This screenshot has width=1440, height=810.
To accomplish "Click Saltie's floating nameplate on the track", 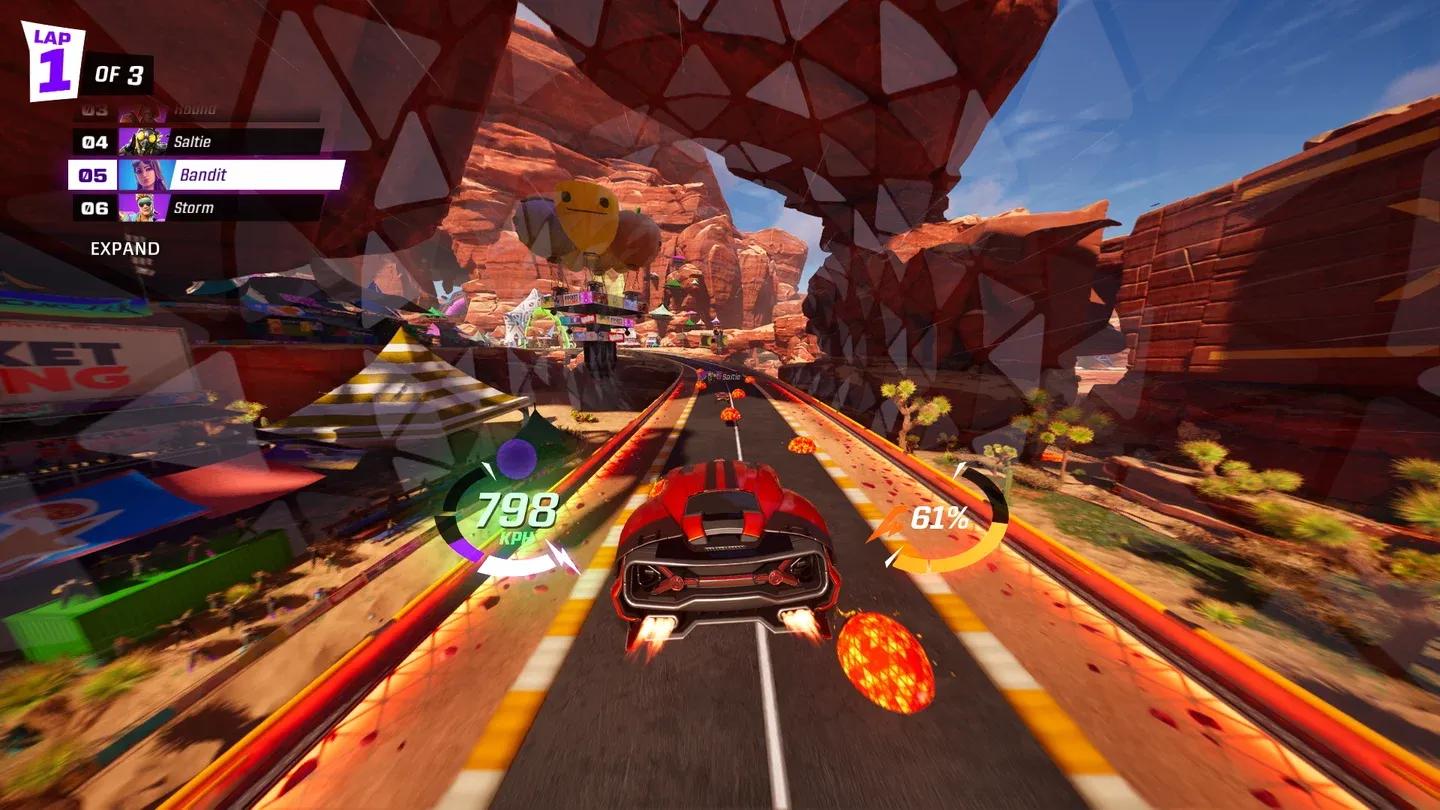I will click(725, 378).
